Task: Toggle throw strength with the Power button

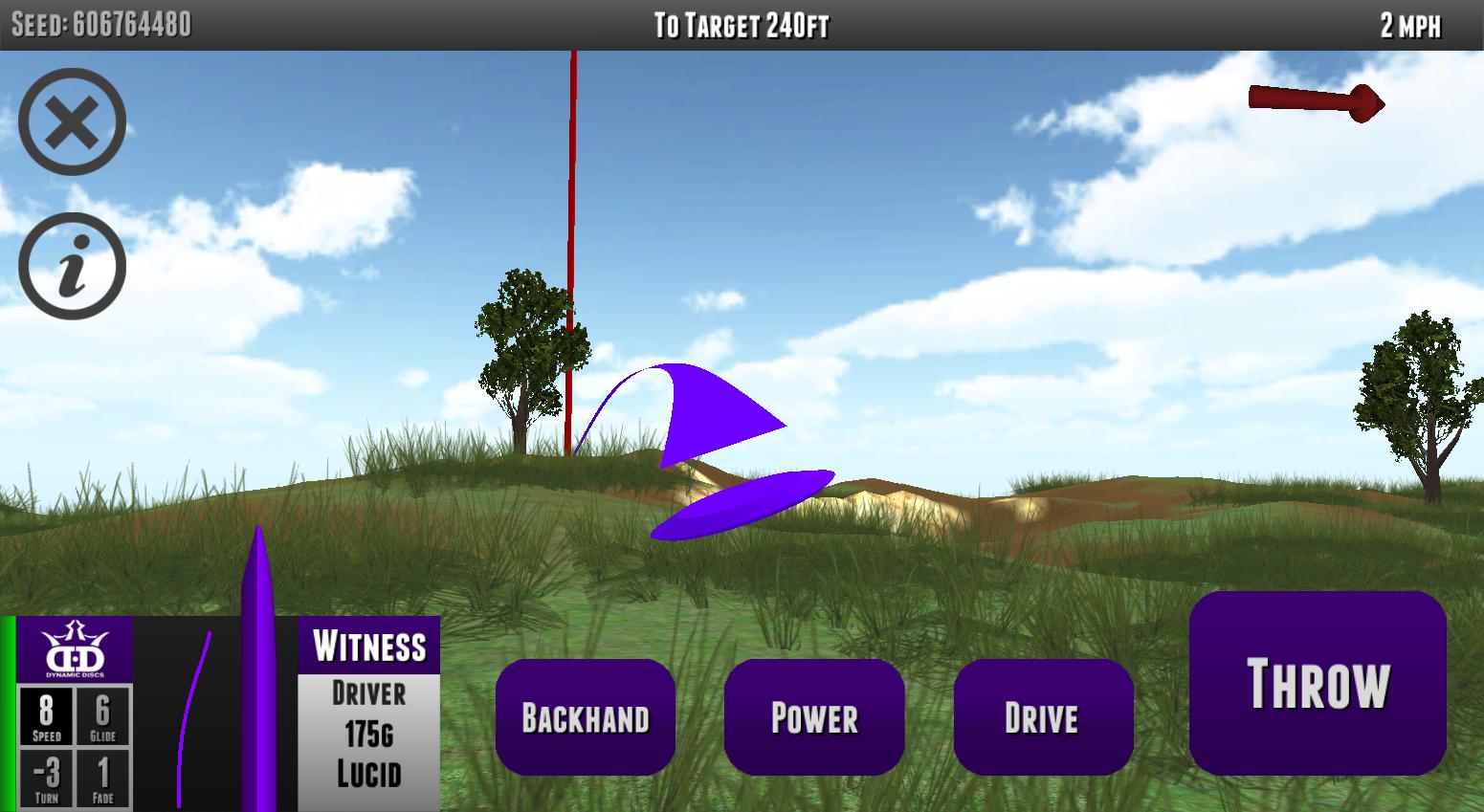Action: [x=814, y=715]
